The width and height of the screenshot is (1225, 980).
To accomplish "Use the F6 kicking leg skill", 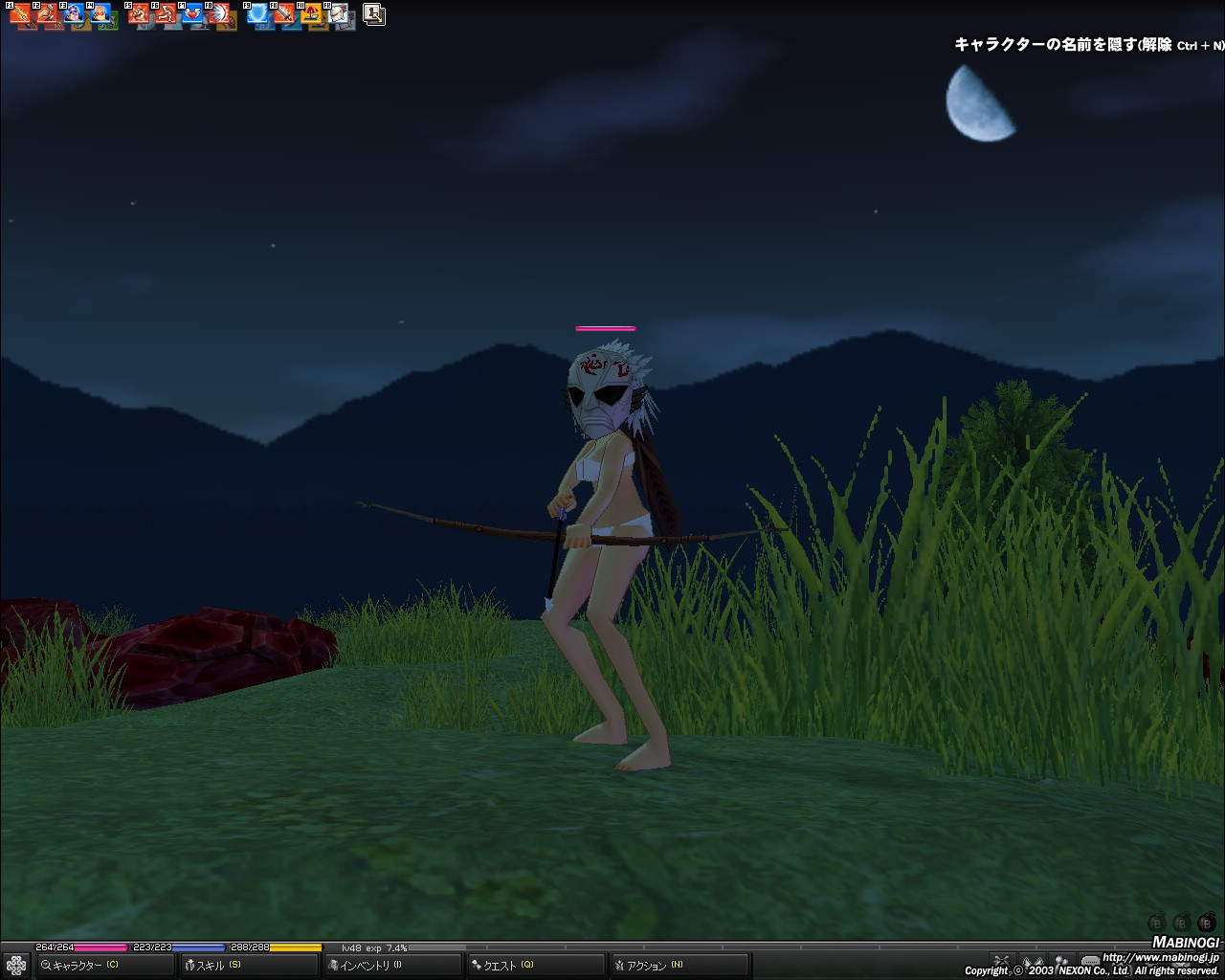I will [x=167, y=14].
